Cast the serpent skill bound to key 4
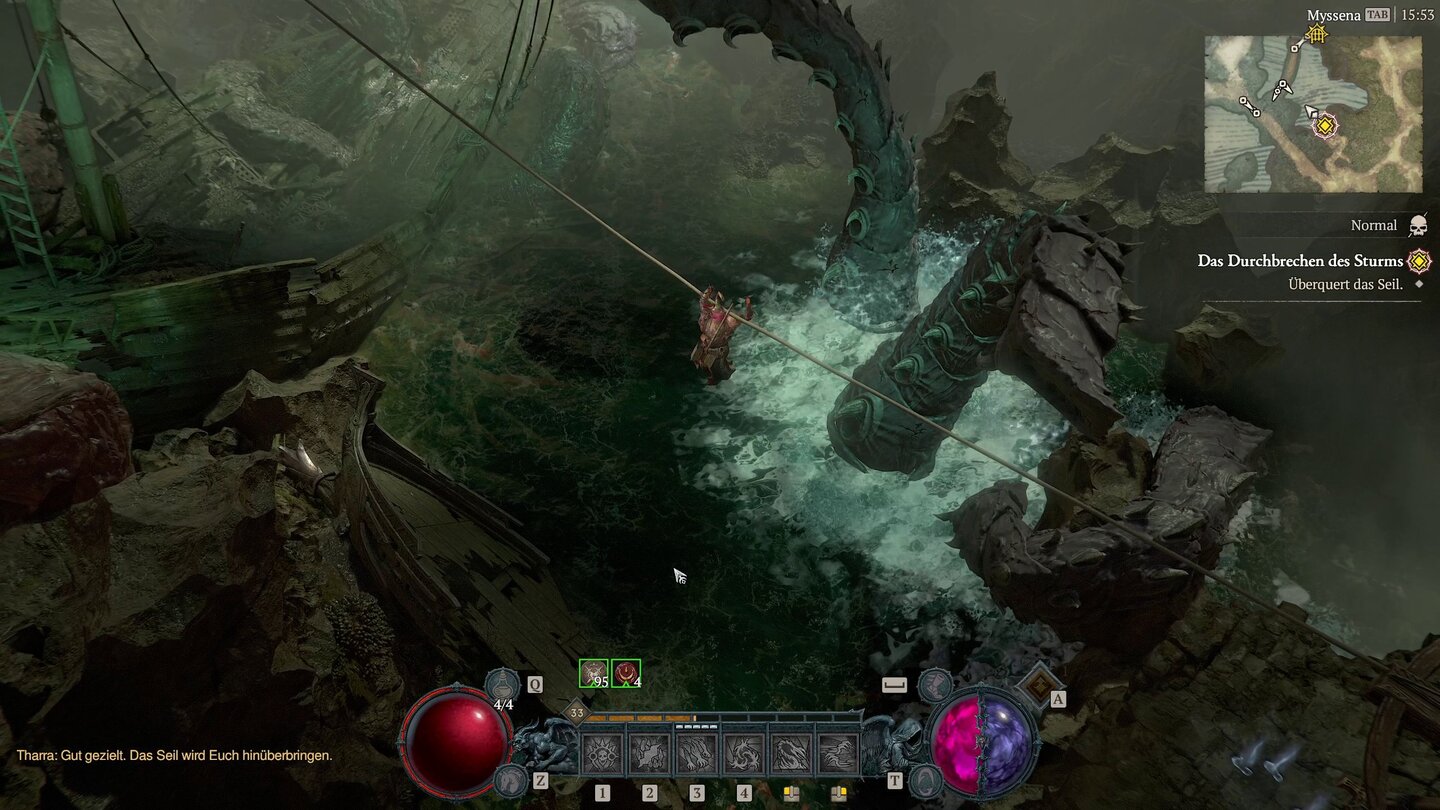This screenshot has height=810, width=1440. pyautogui.click(x=743, y=754)
